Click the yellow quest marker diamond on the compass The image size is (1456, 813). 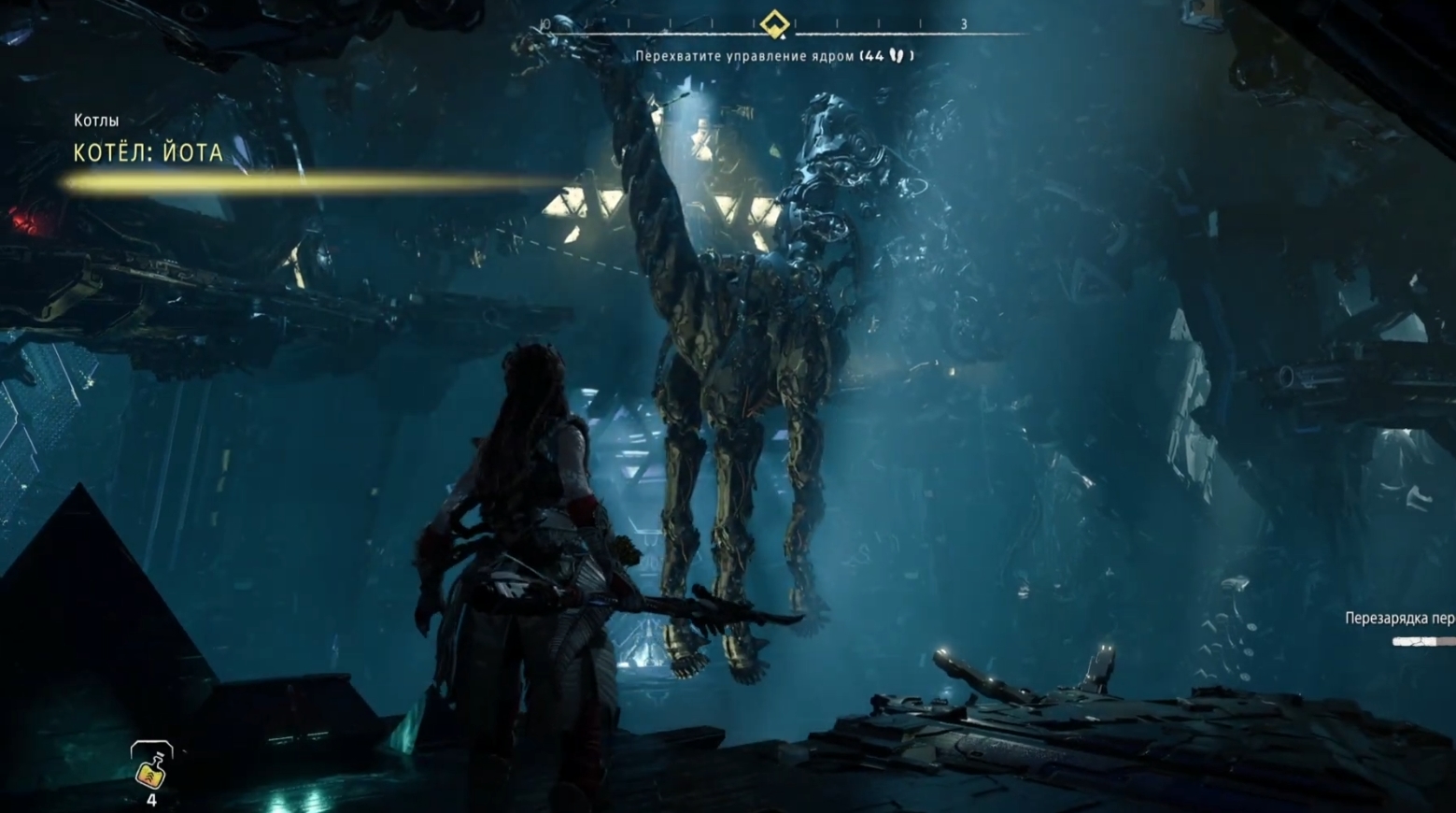click(x=773, y=24)
